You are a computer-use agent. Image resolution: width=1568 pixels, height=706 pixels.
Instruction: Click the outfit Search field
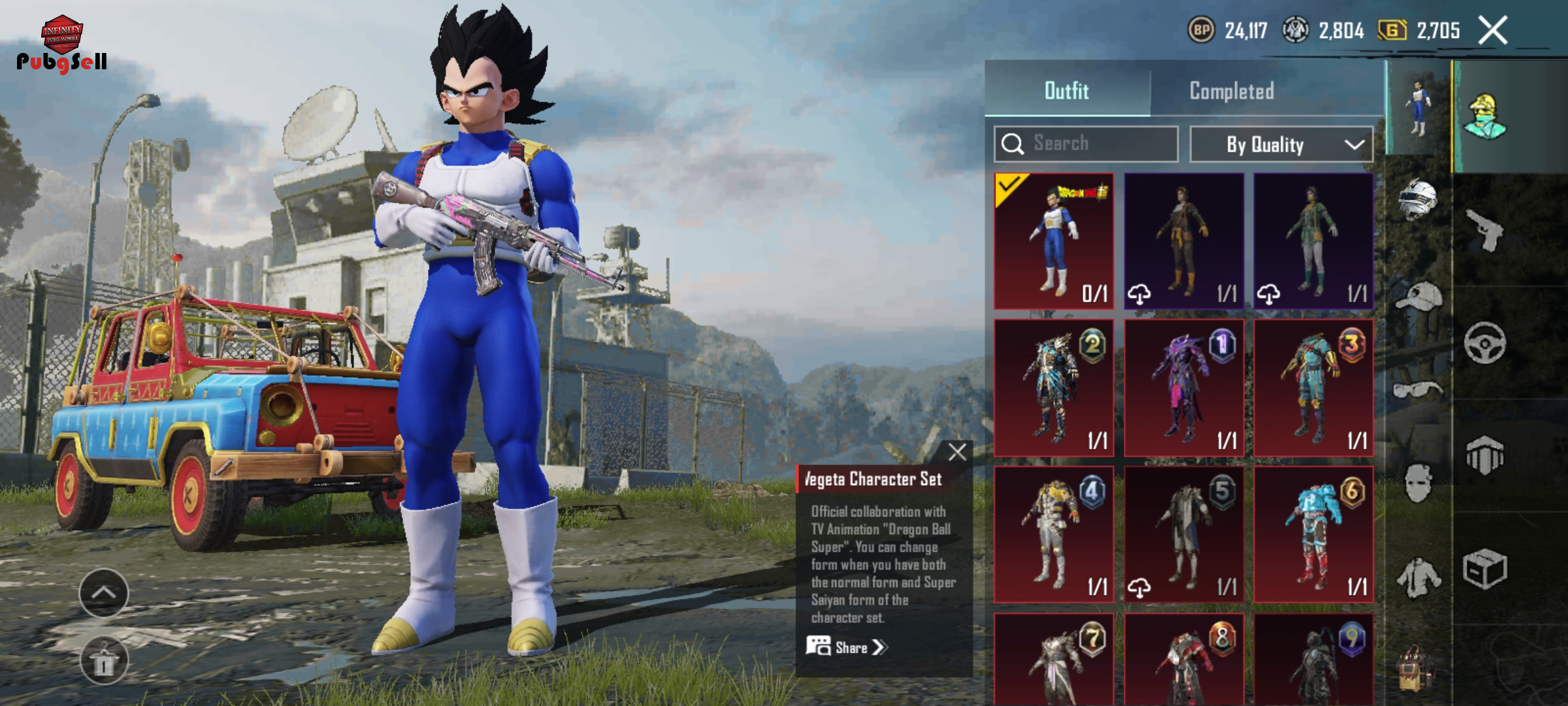[x=1086, y=144]
